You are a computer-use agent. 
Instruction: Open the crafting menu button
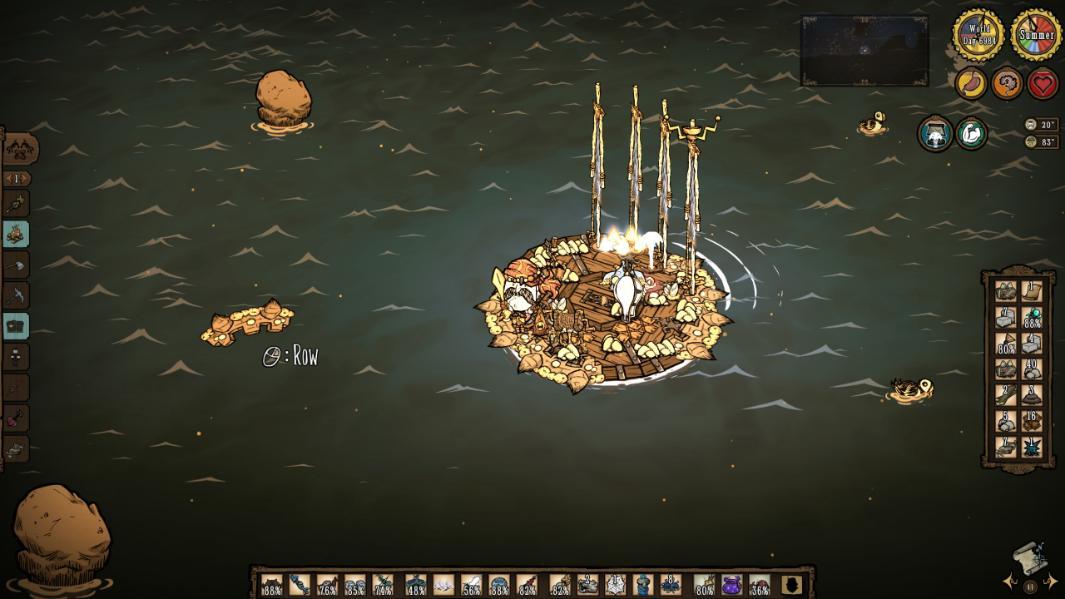[x=20, y=149]
